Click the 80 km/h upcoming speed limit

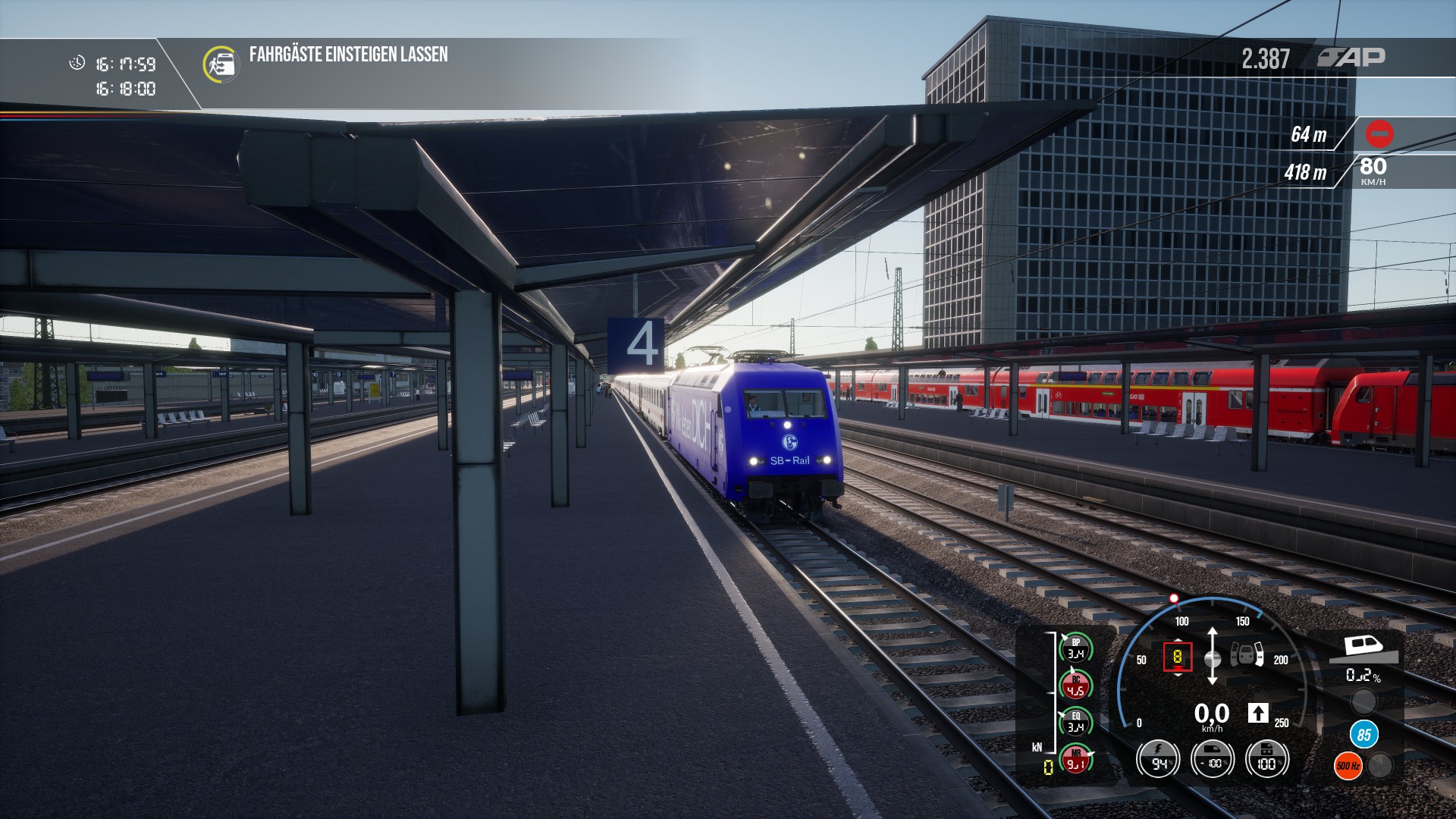click(1373, 170)
